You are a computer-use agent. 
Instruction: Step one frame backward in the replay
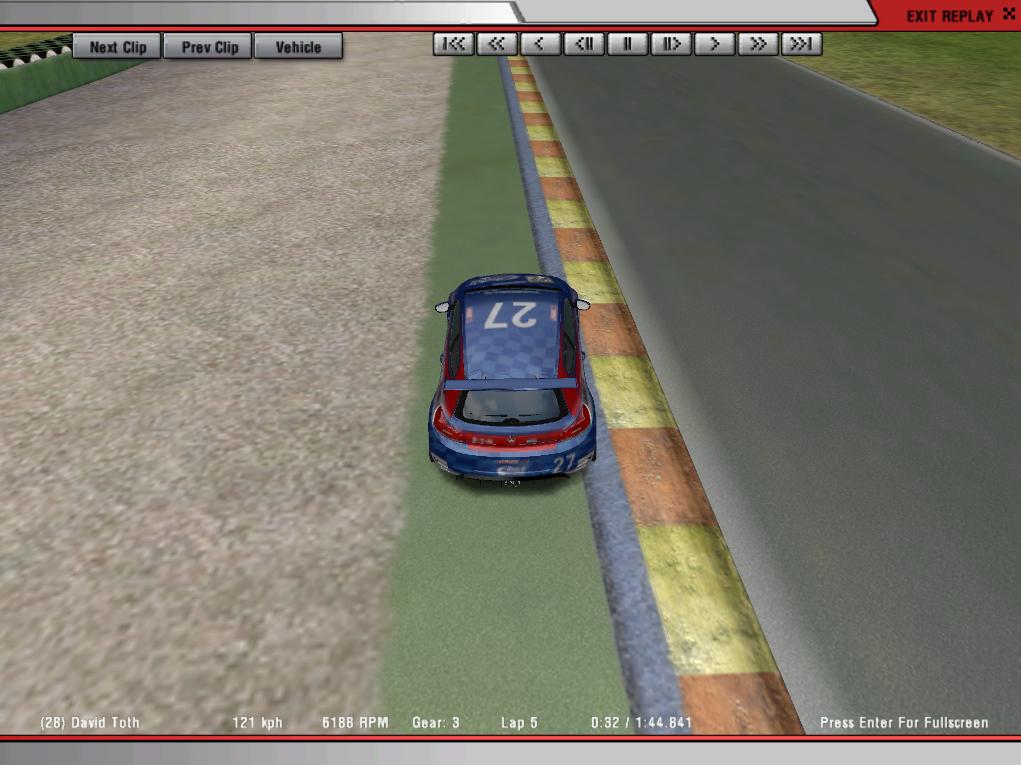point(584,44)
